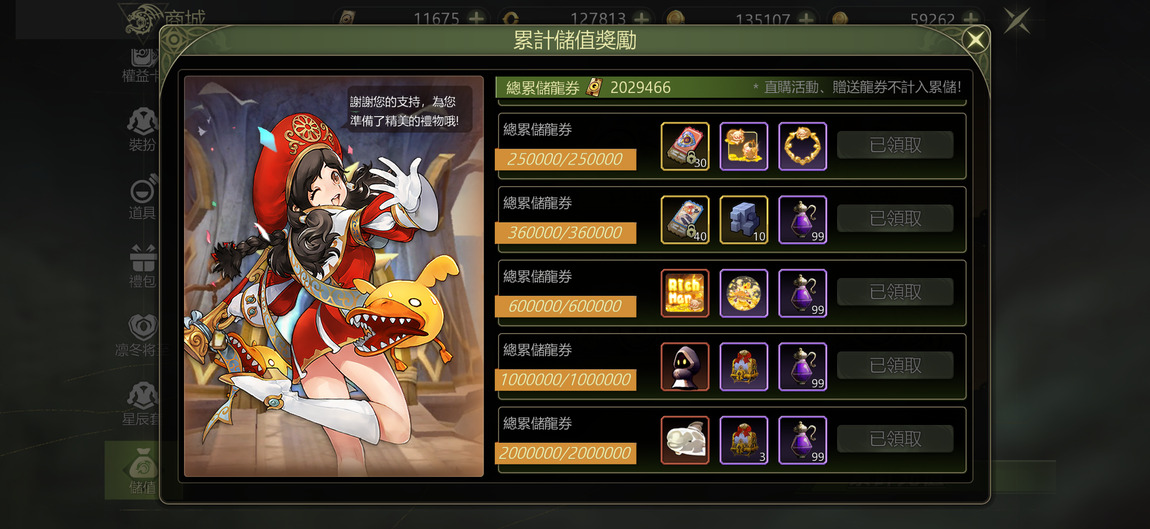Click the 已領取 button for the 1000000 tier
Screen dimensions: 1150x529
tap(895, 366)
